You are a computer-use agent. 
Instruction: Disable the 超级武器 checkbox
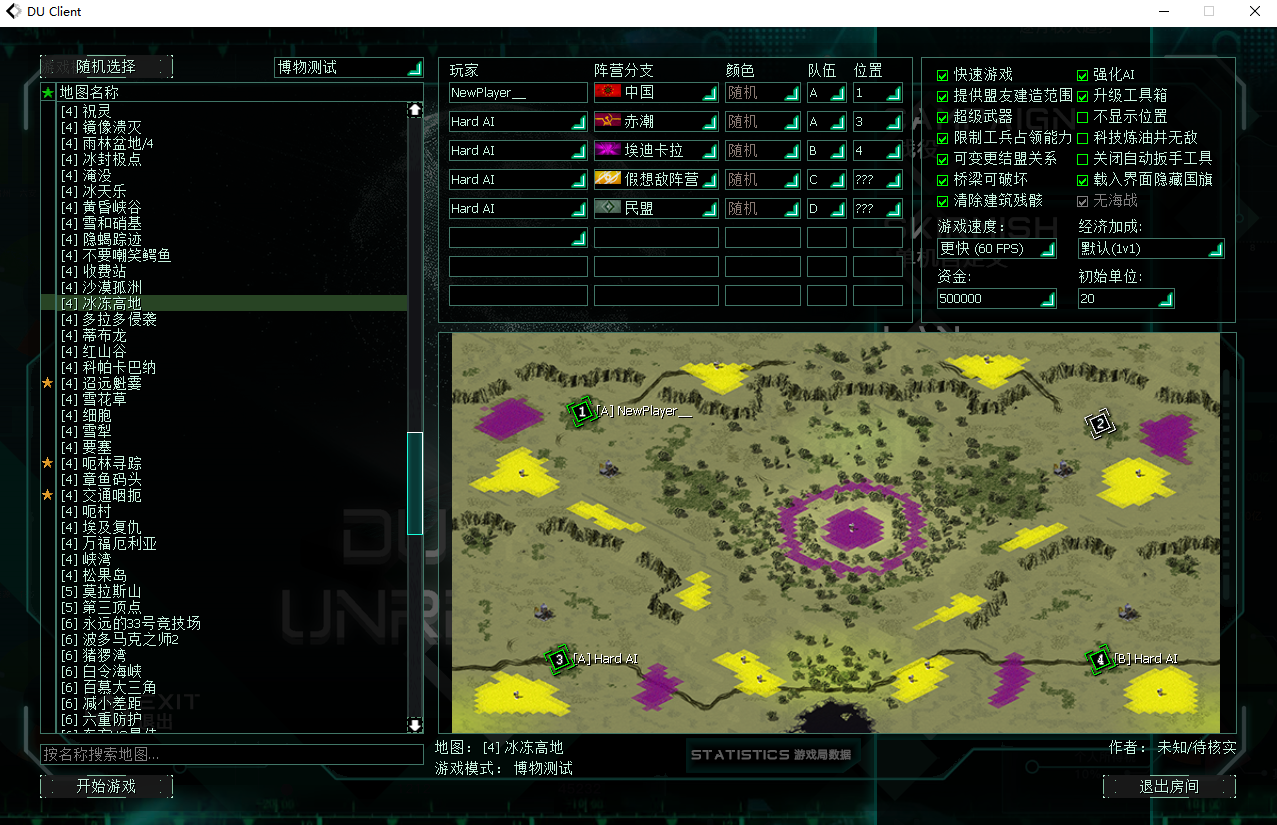(942, 117)
